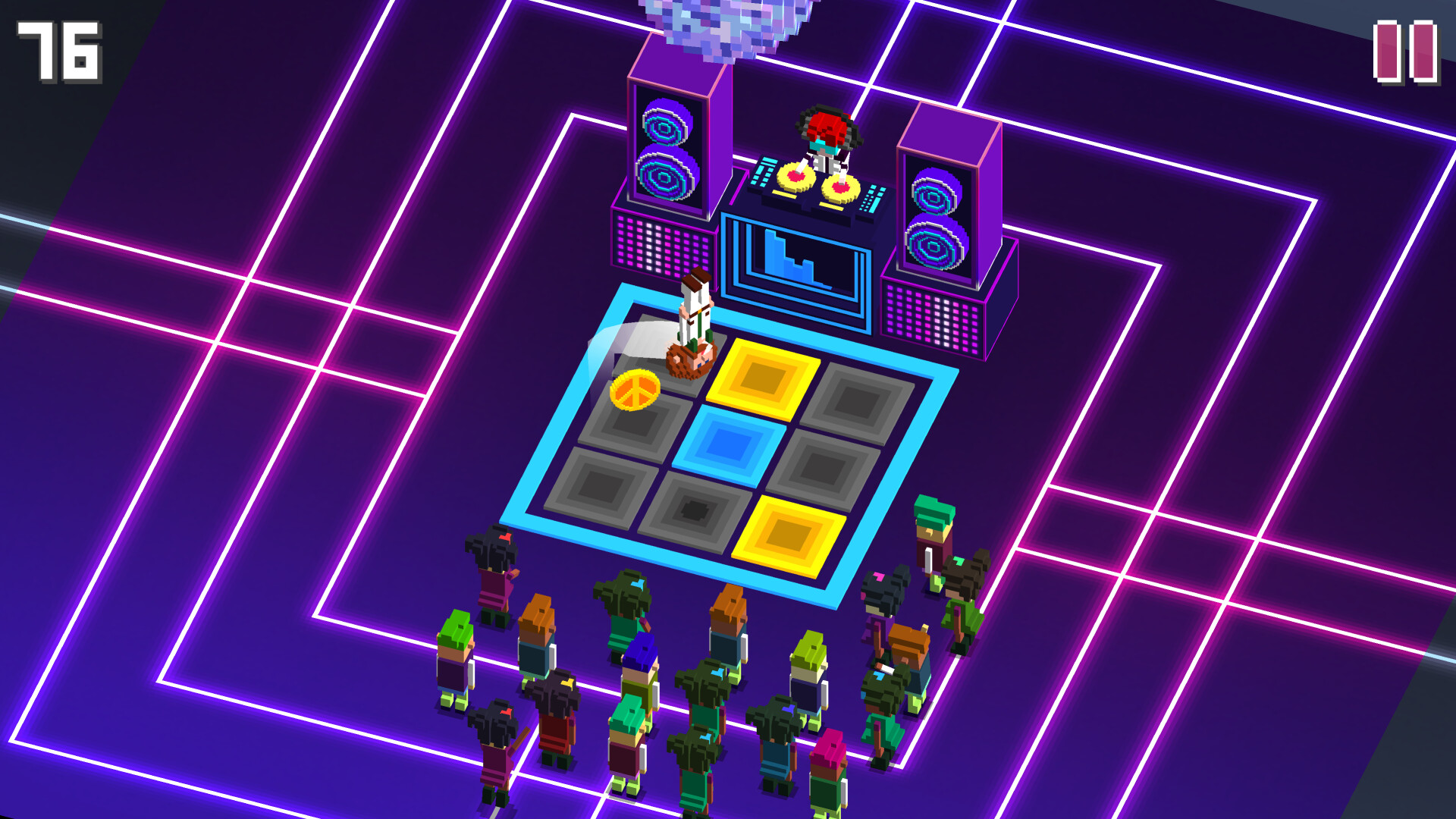Toggle the lit yellow tile in top row
This screenshot has width=1456, height=819.
click(x=762, y=376)
